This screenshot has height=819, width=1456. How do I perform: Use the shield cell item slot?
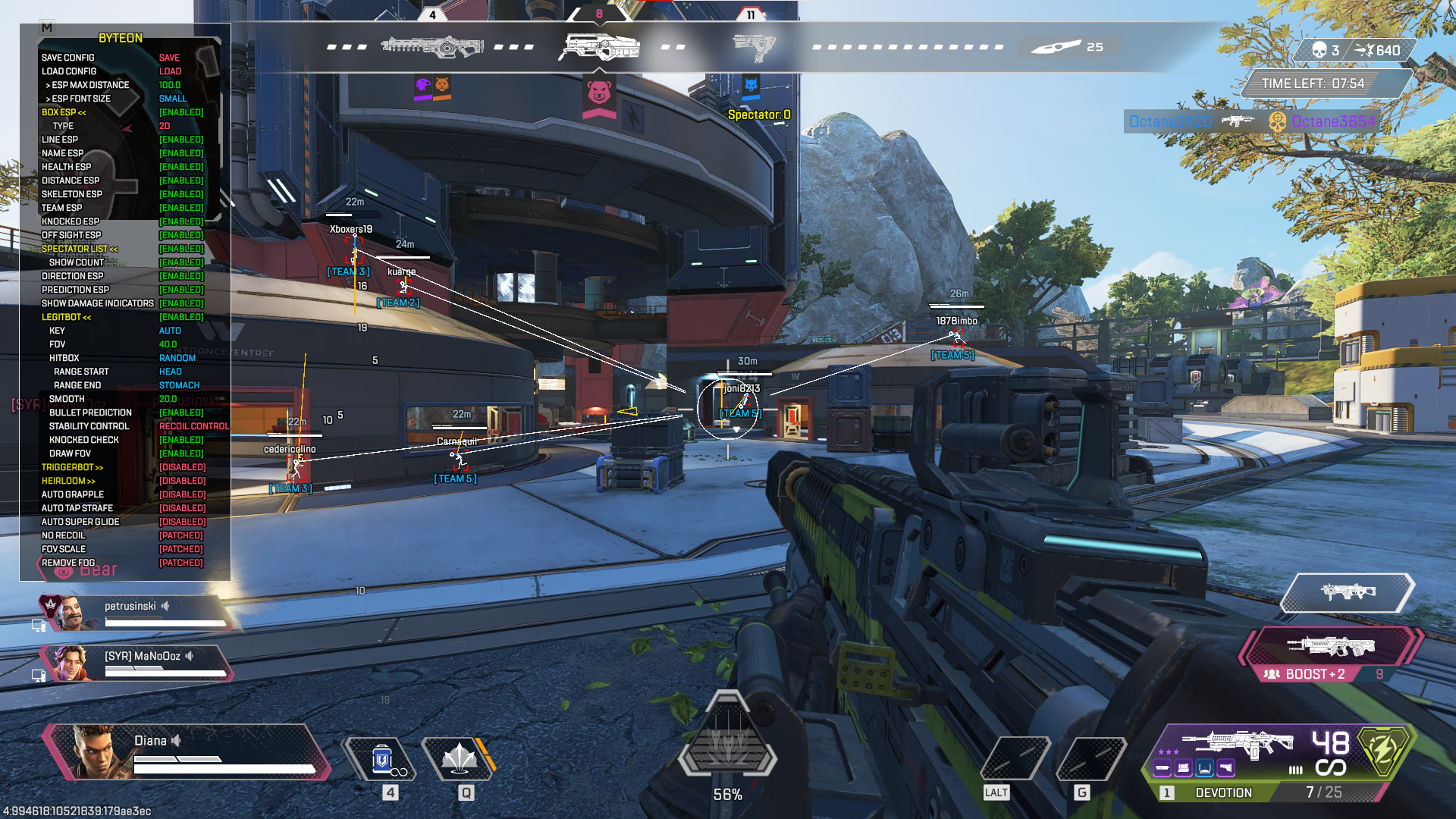point(383,760)
